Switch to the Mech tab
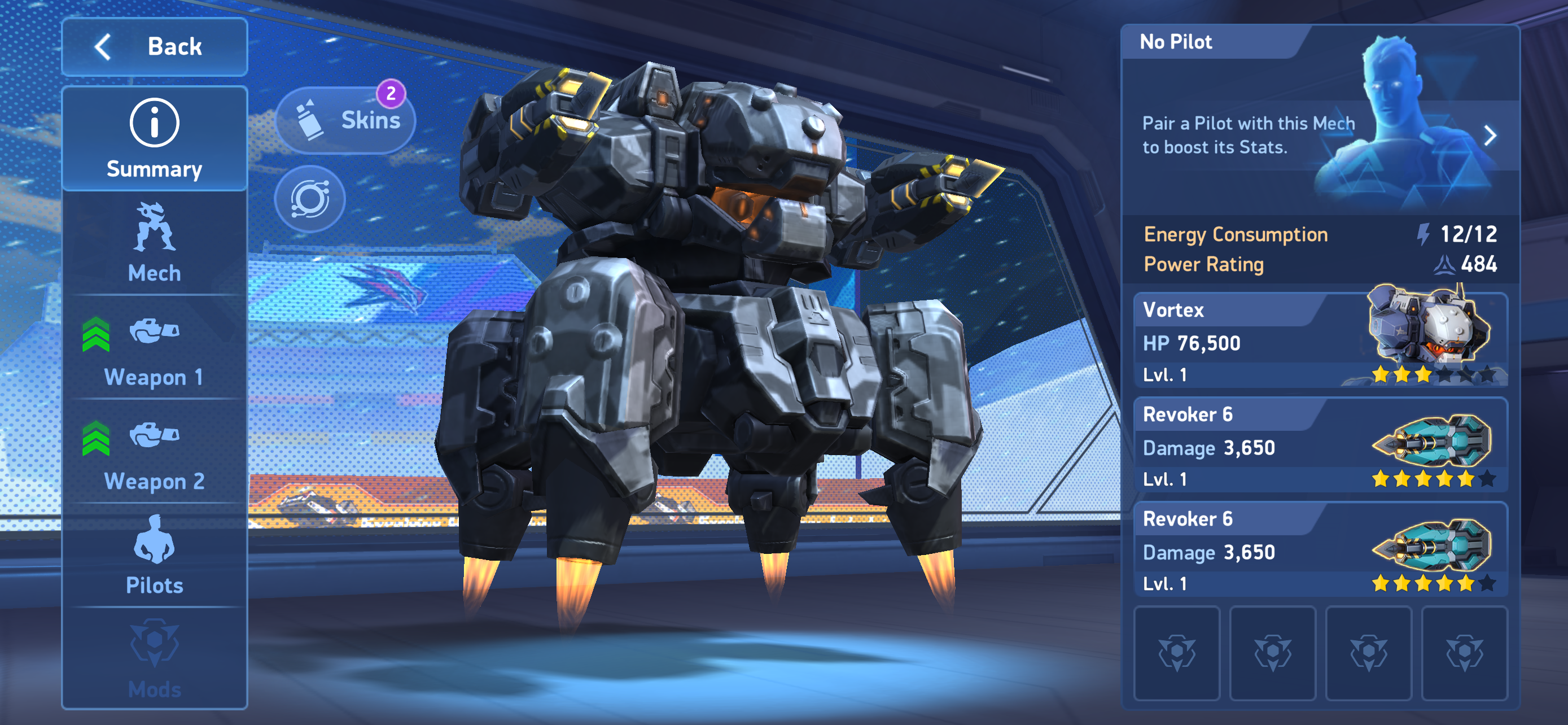The image size is (1568, 725). 154,243
